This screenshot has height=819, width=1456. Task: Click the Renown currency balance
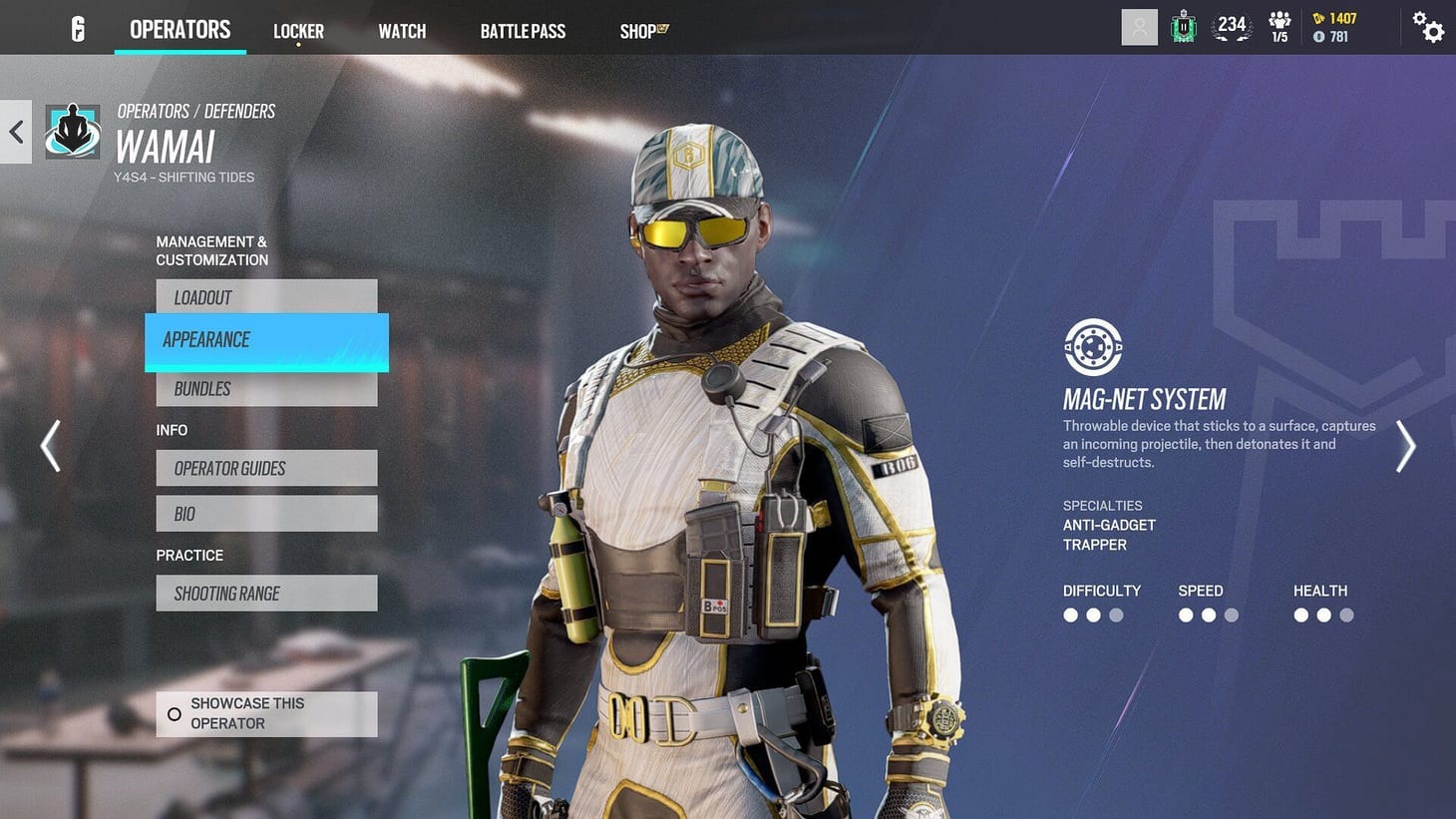(1334, 18)
